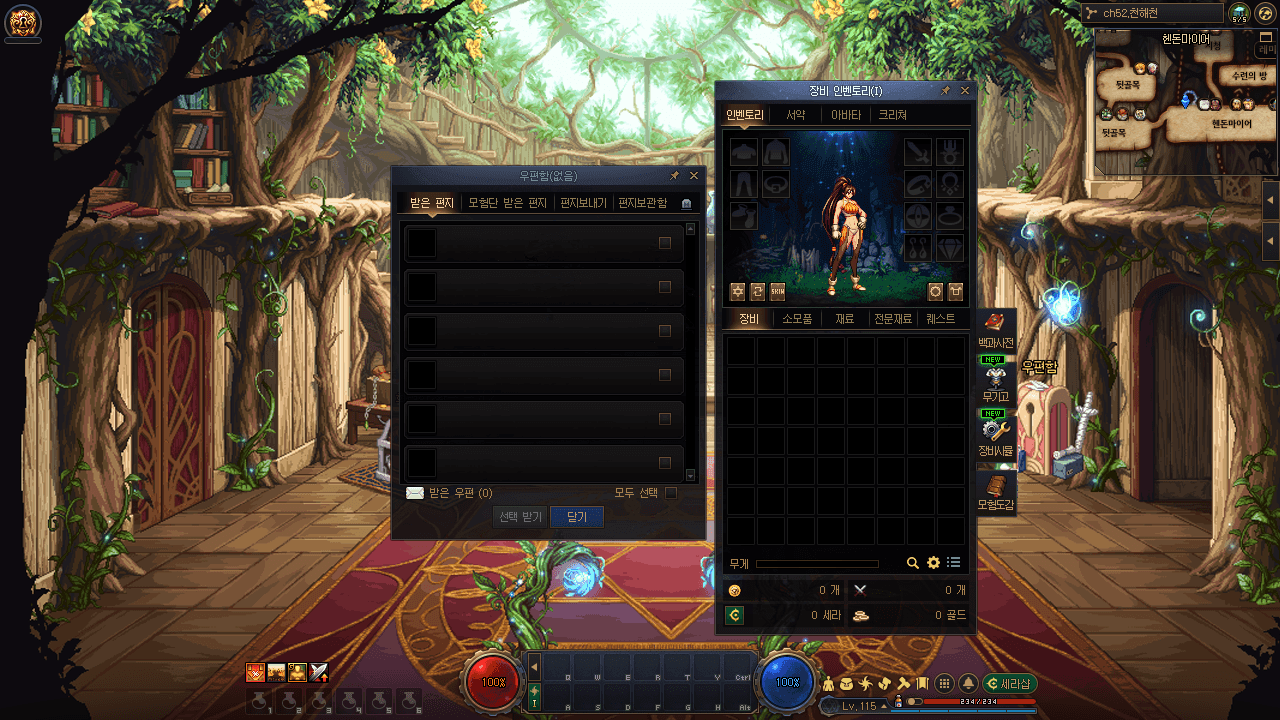Close the 우편함 mailbox window
This screenshot has height=720, width=1280.
click(x=694, y=176)
